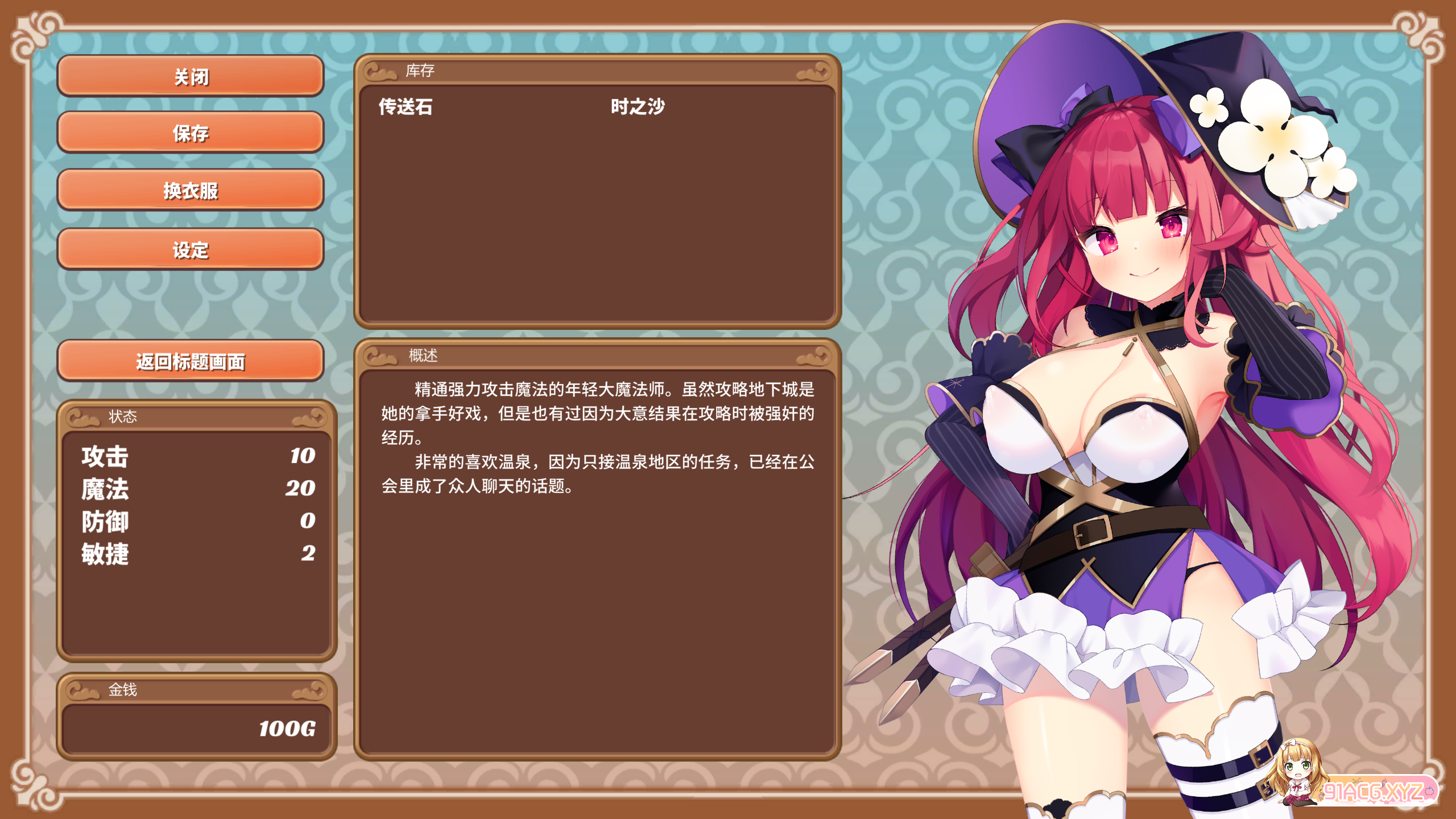Open the 设定 settings option

click(191, 250)
